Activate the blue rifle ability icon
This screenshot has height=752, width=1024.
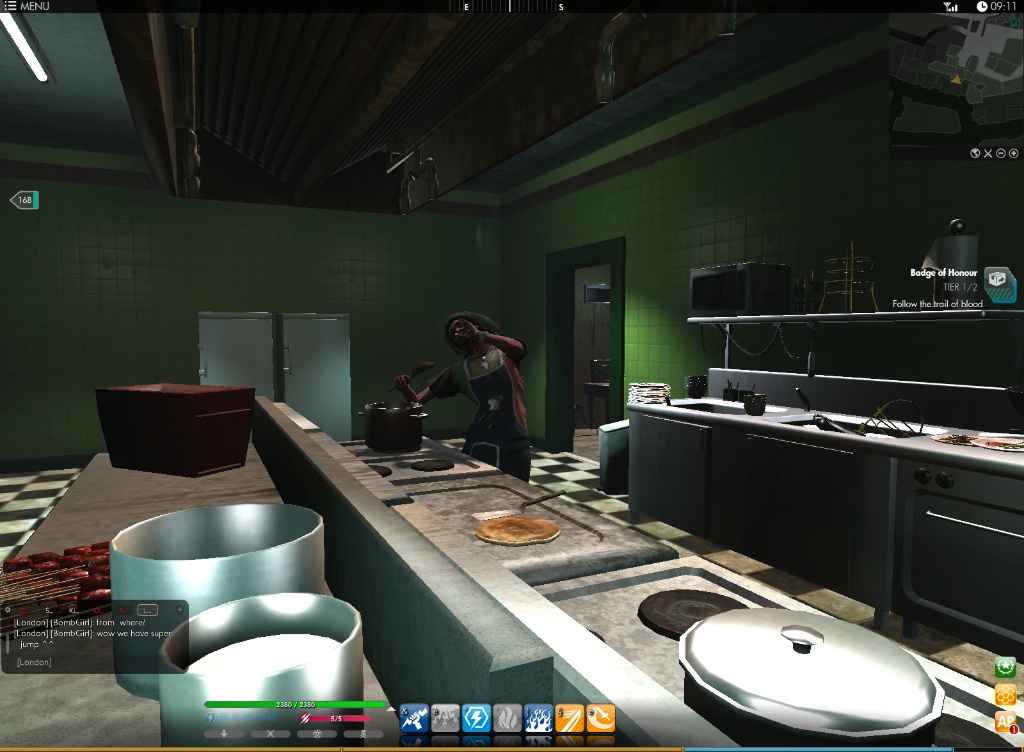[415, 718]
